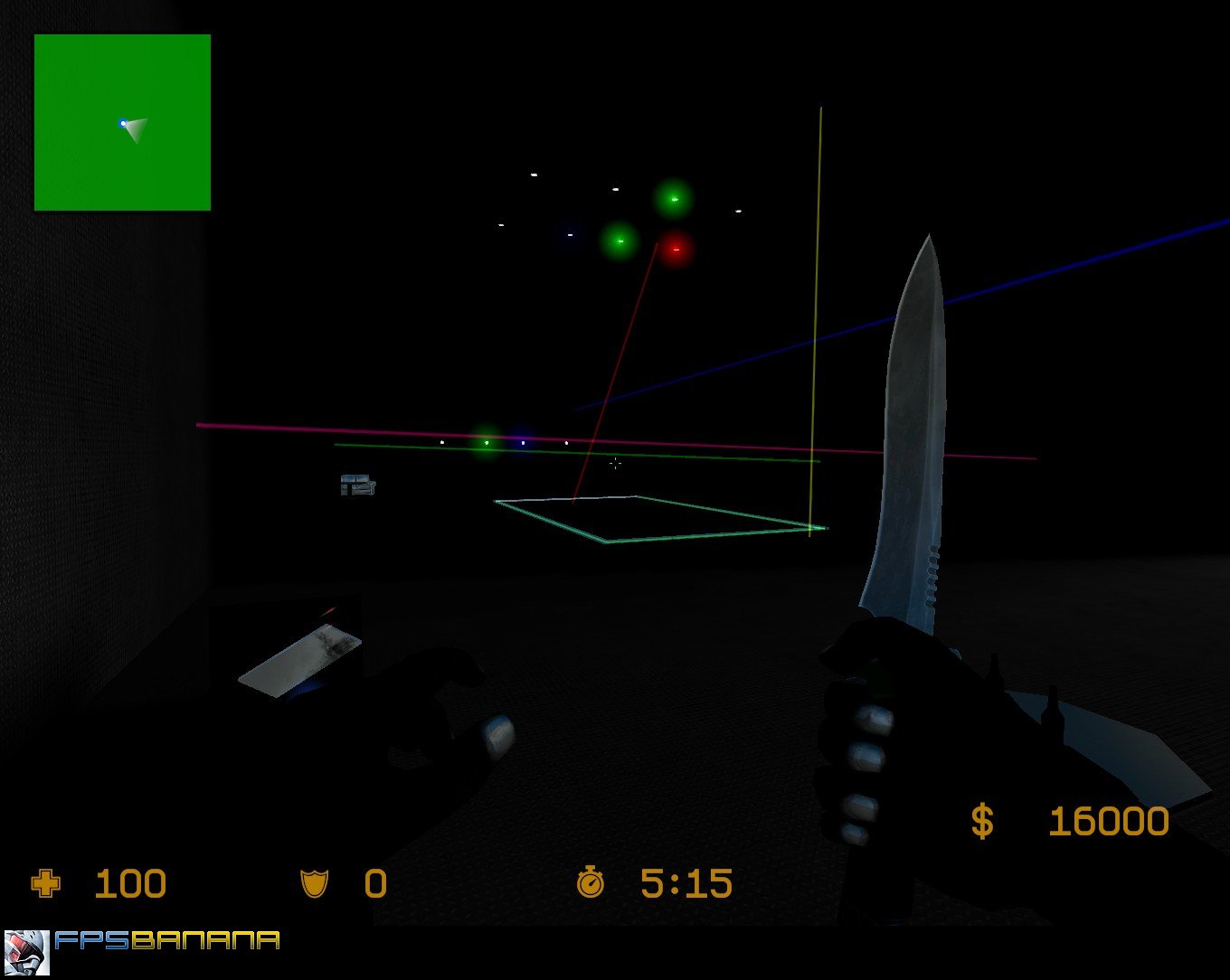The height and width of the screenshot is (980, 1230).
Task: Click the money amount 16000
Action: 1109,820
